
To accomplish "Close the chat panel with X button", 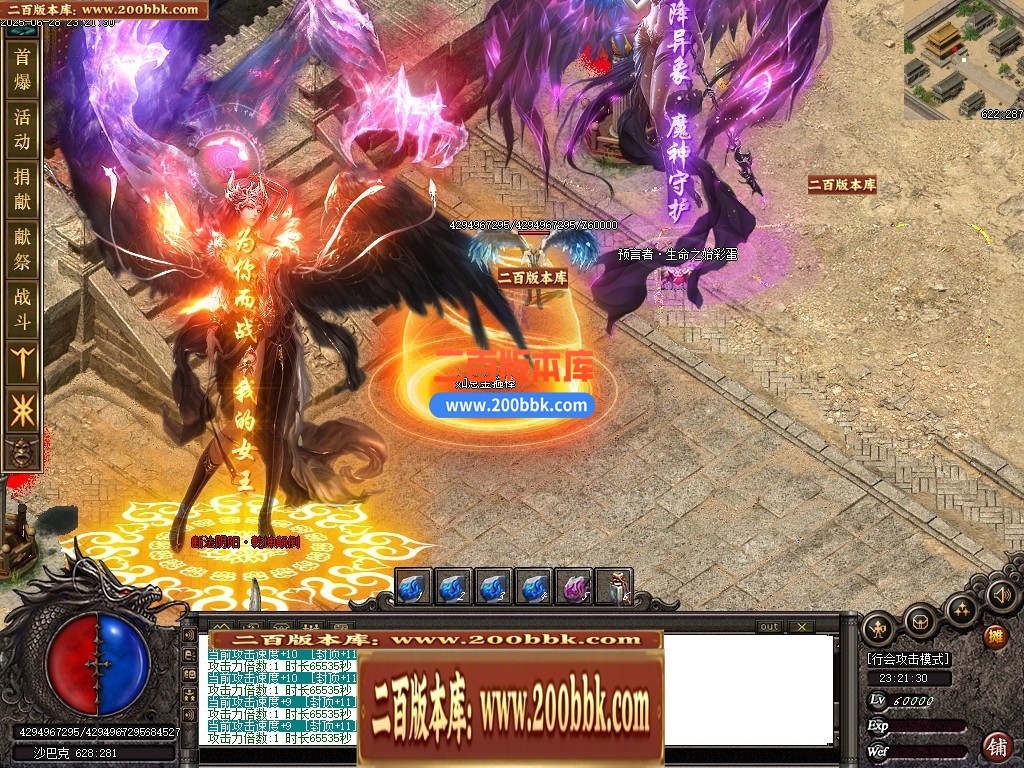I will 801,627.
